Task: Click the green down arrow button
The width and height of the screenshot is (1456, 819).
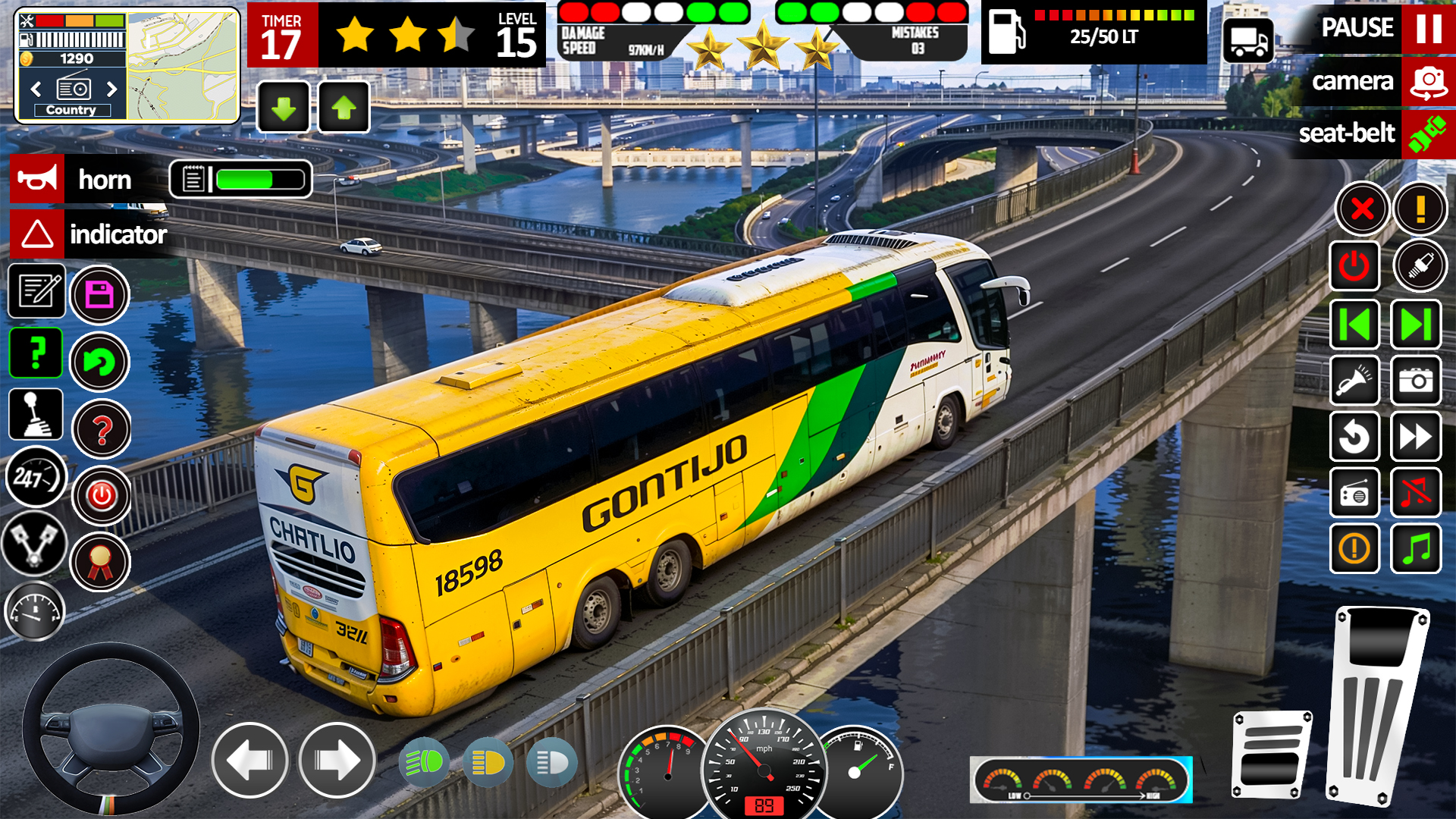Action: click(x=284, y=108)
